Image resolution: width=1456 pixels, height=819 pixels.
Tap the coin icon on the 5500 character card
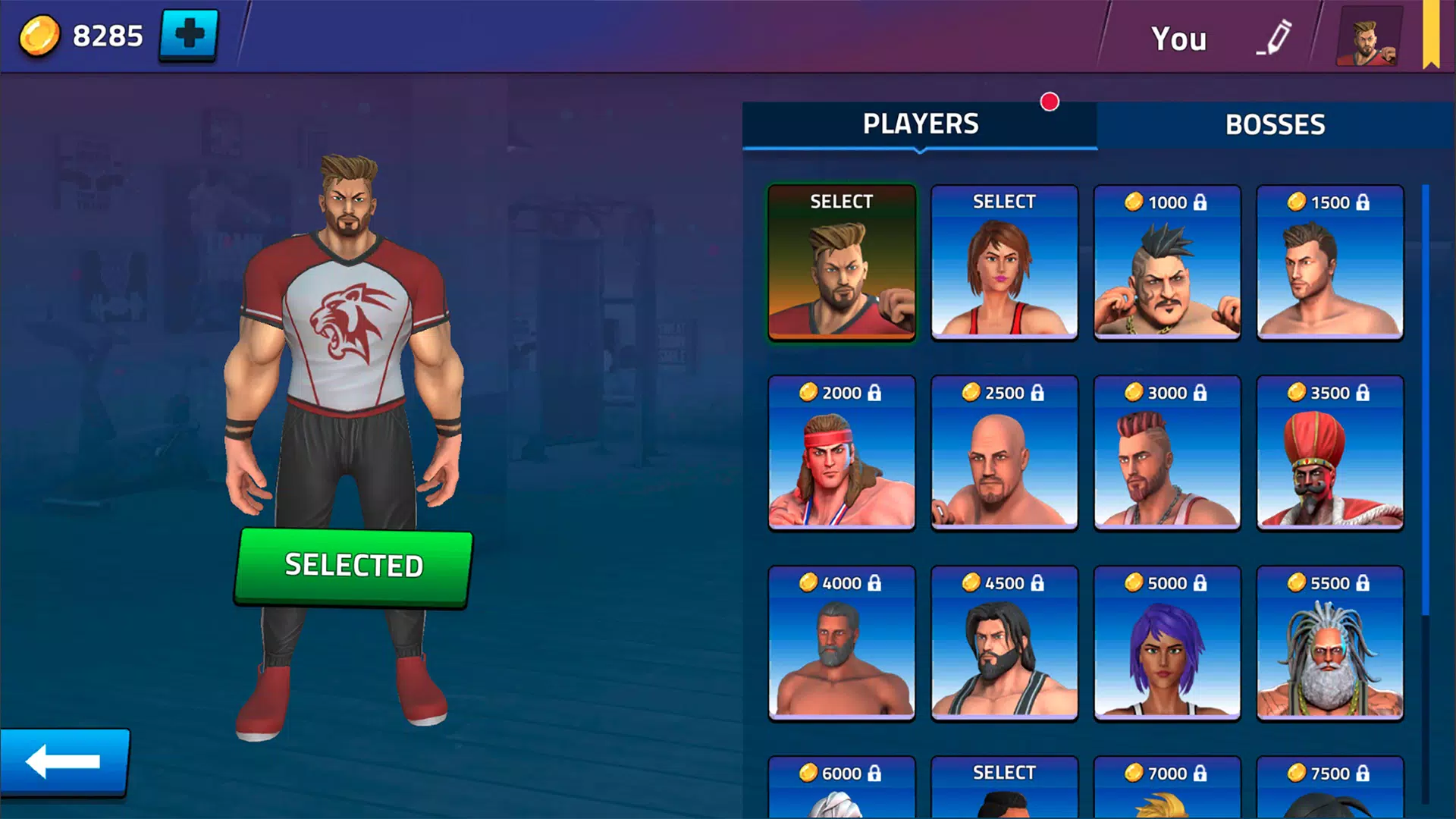(1294, 583)
